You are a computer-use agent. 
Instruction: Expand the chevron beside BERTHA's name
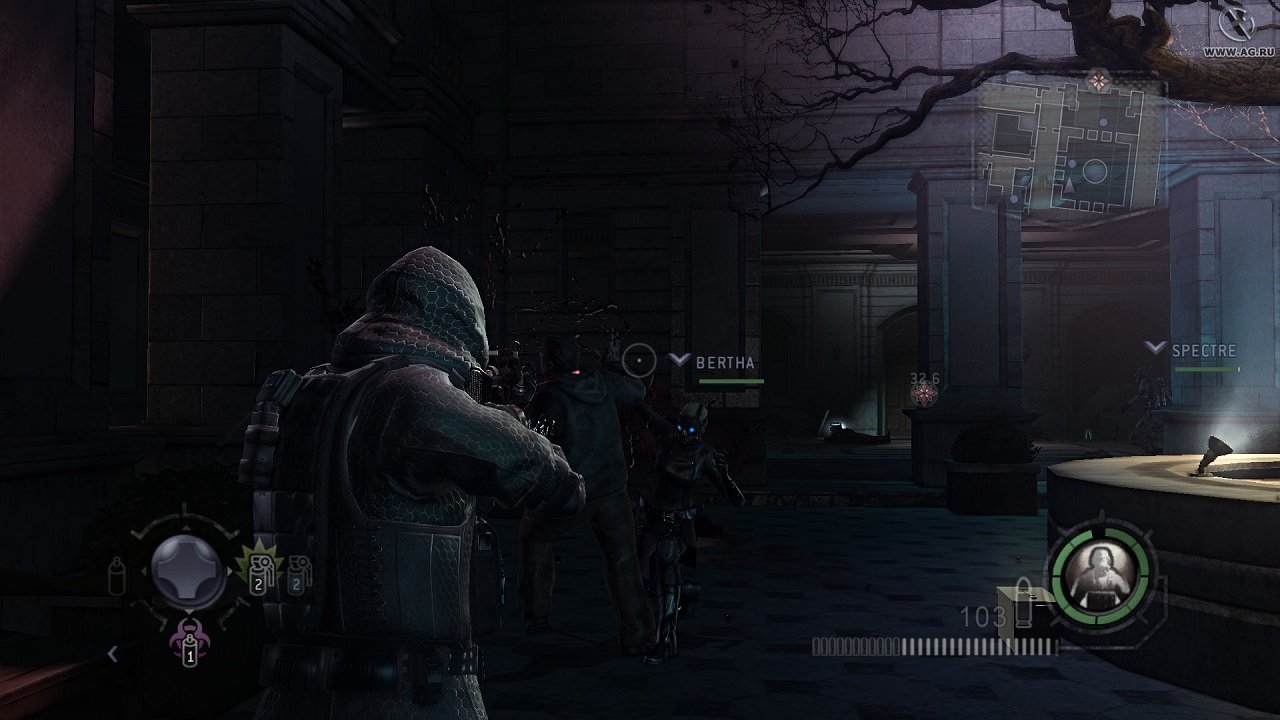[679, 359]
